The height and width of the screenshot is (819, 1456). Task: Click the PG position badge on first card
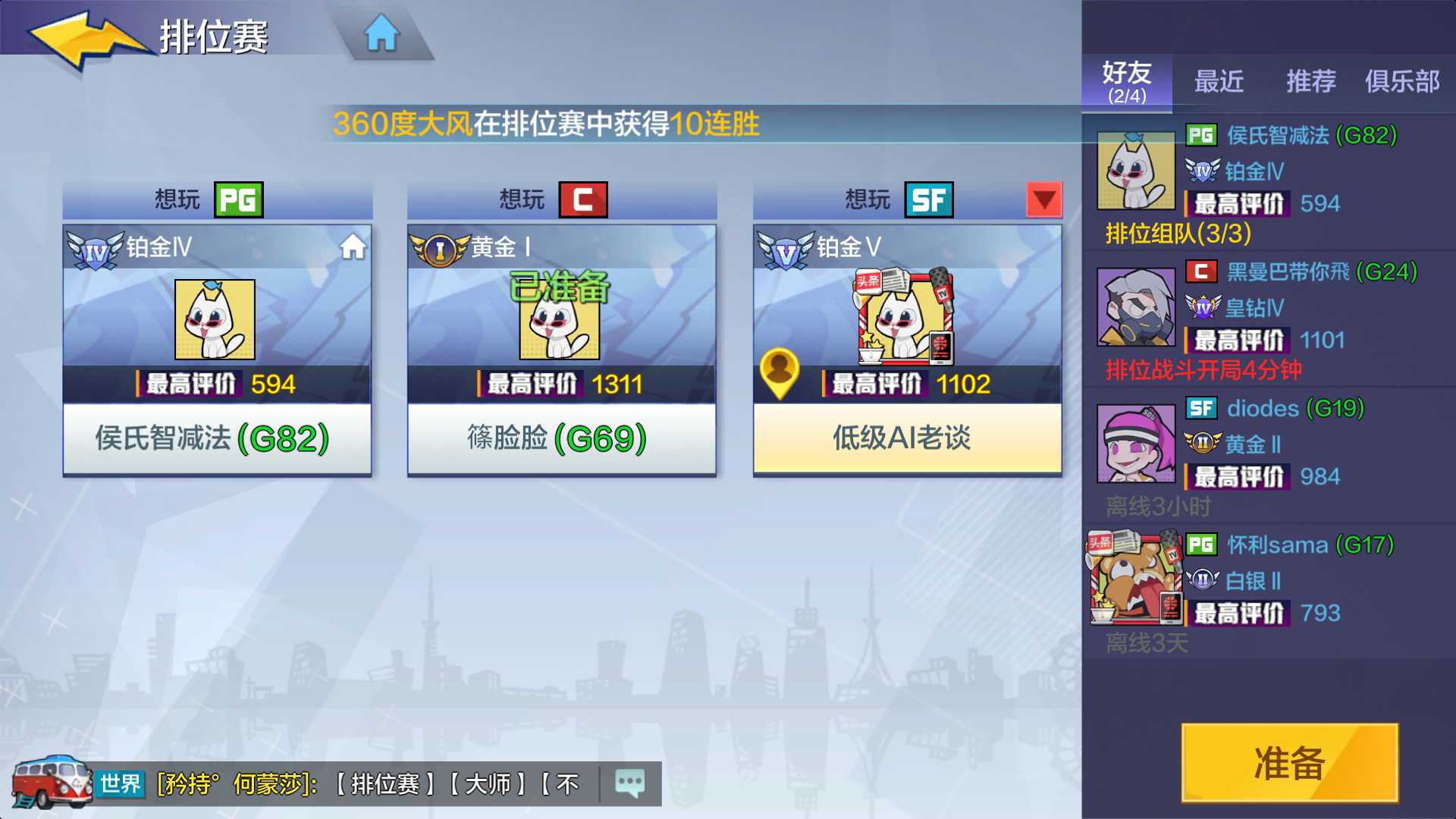tap(237, 199)
